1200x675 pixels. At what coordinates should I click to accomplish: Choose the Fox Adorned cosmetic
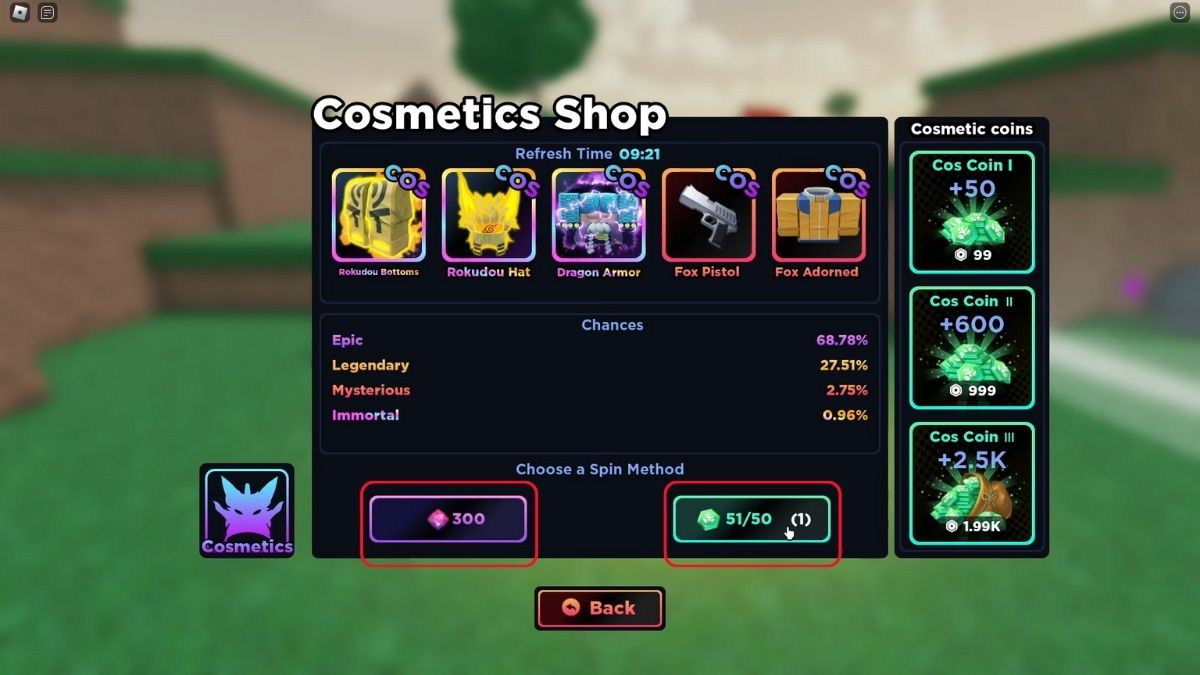818,216
